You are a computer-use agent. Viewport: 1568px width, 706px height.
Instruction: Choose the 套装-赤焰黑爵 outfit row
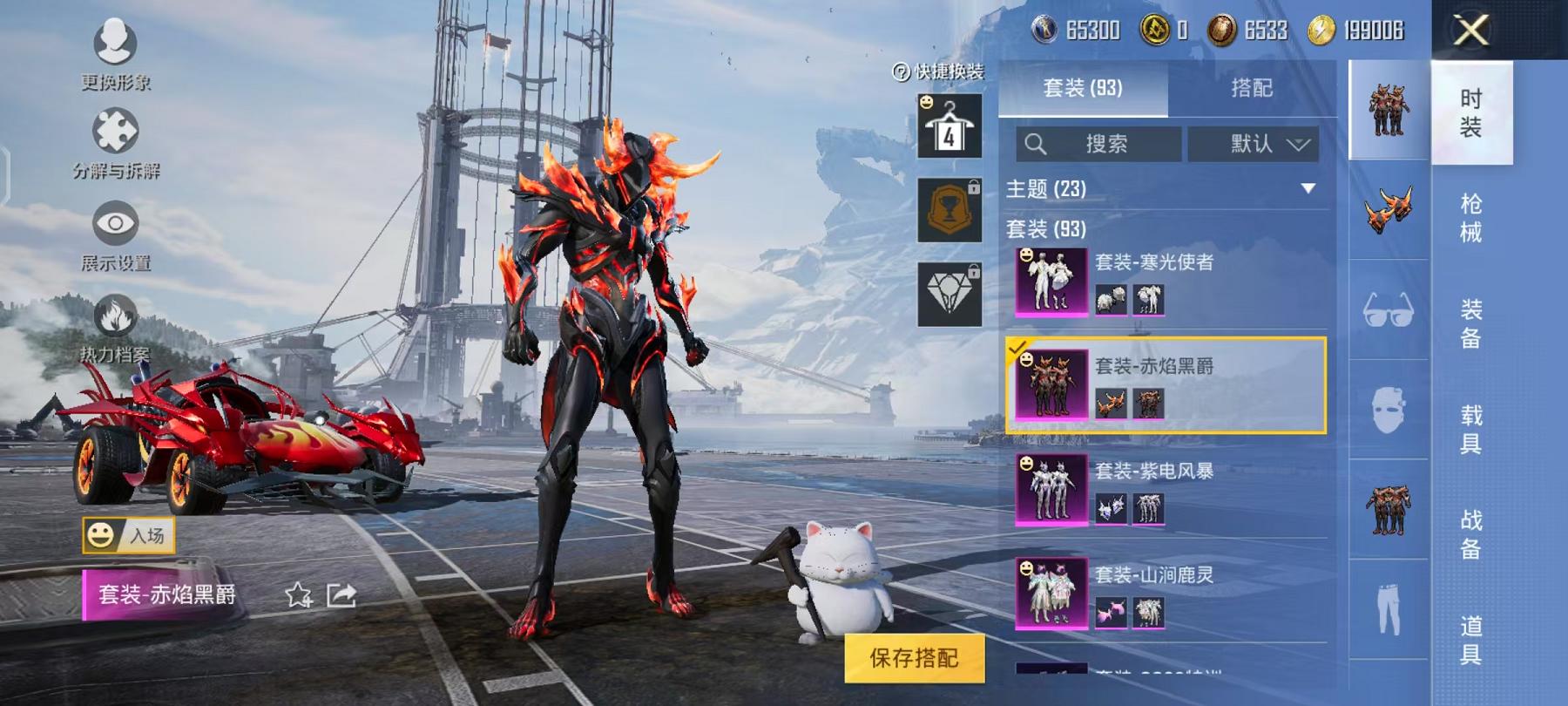(1167, 385)
